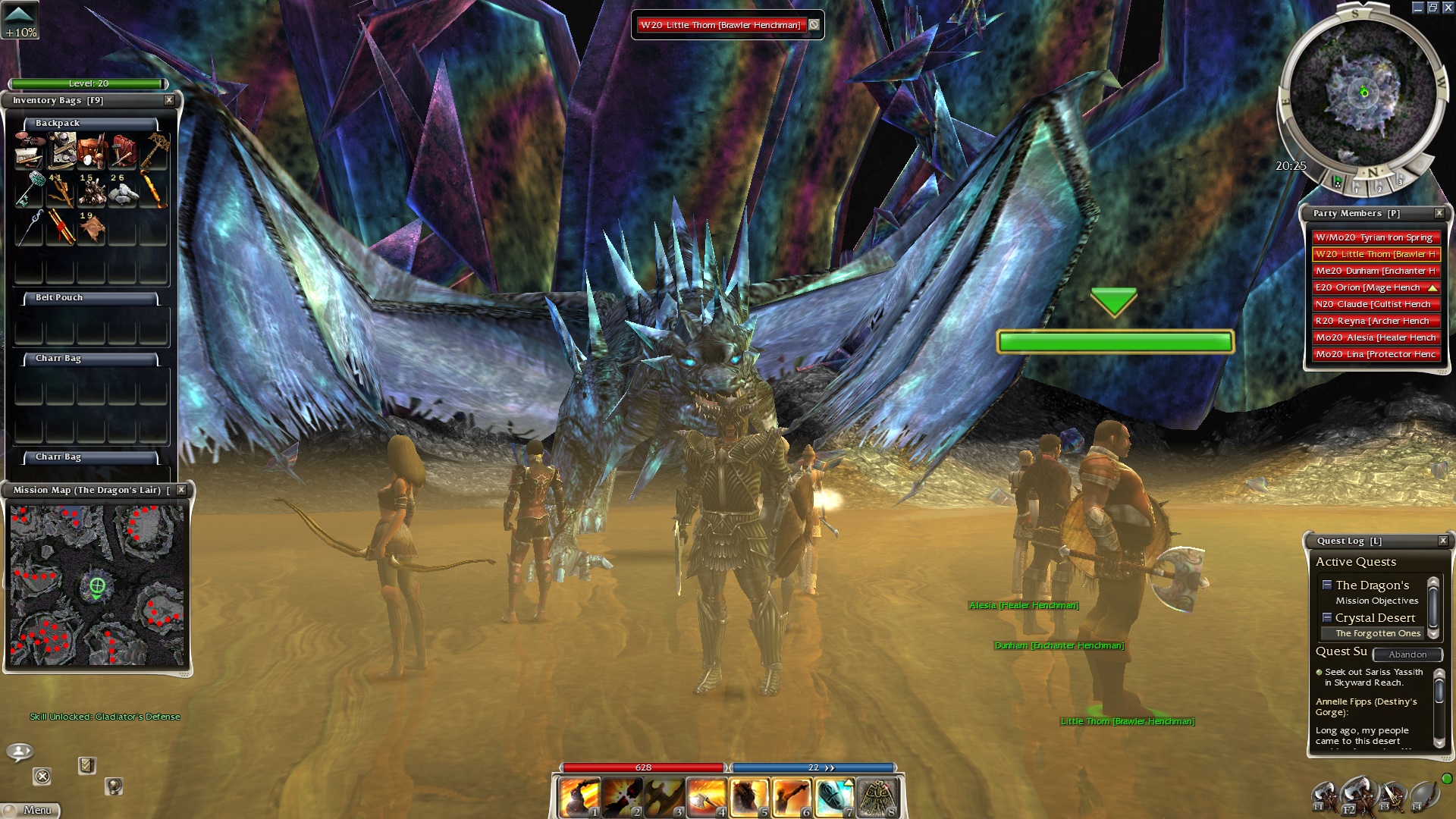The image size is (1456, 819).
Task: Select Tyrian Iron Spring in party list
Action: 1374,237
